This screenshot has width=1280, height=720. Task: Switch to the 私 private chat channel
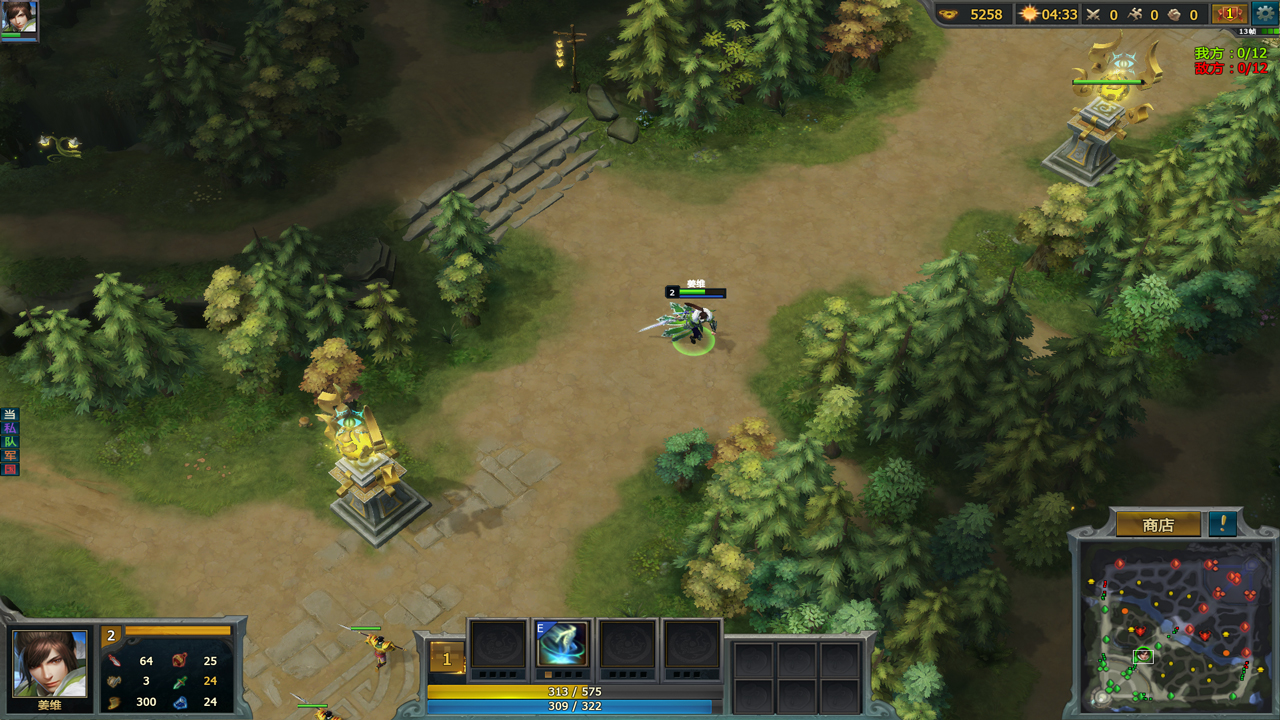(10, 428)
